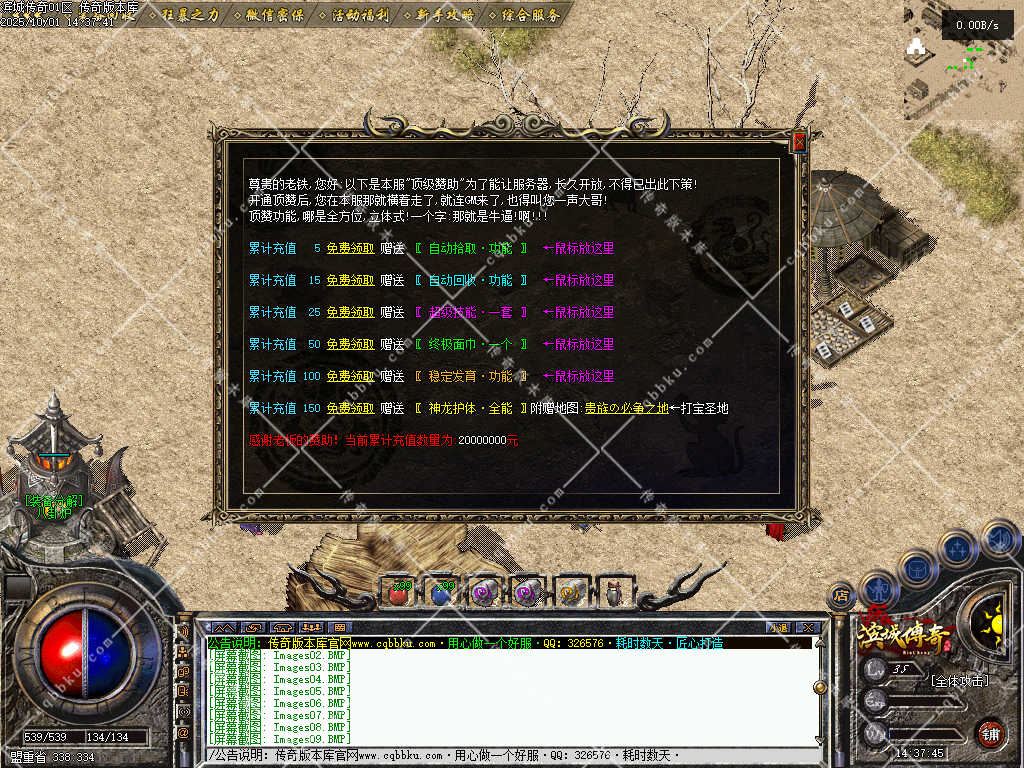Claim the free reward for 50 total recharge
1024x768 pixels.
pos(350,344)
